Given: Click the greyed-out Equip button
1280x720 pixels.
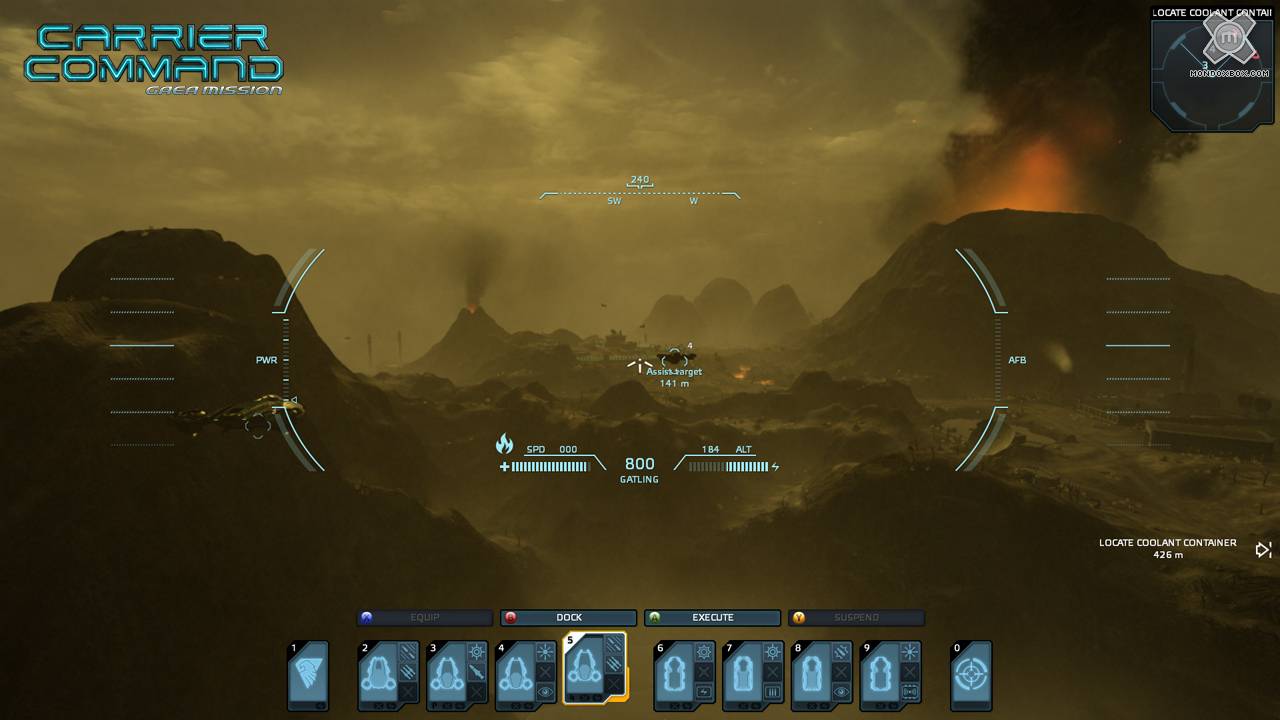Looking at the screenshot, I should click(425, 618).
